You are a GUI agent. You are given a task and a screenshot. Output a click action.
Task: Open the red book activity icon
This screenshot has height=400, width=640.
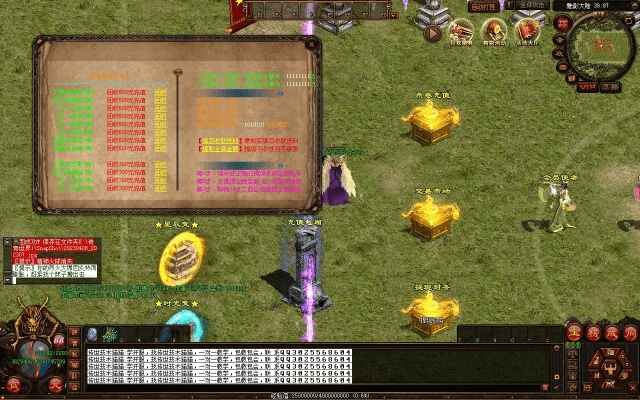coord(525,31)
